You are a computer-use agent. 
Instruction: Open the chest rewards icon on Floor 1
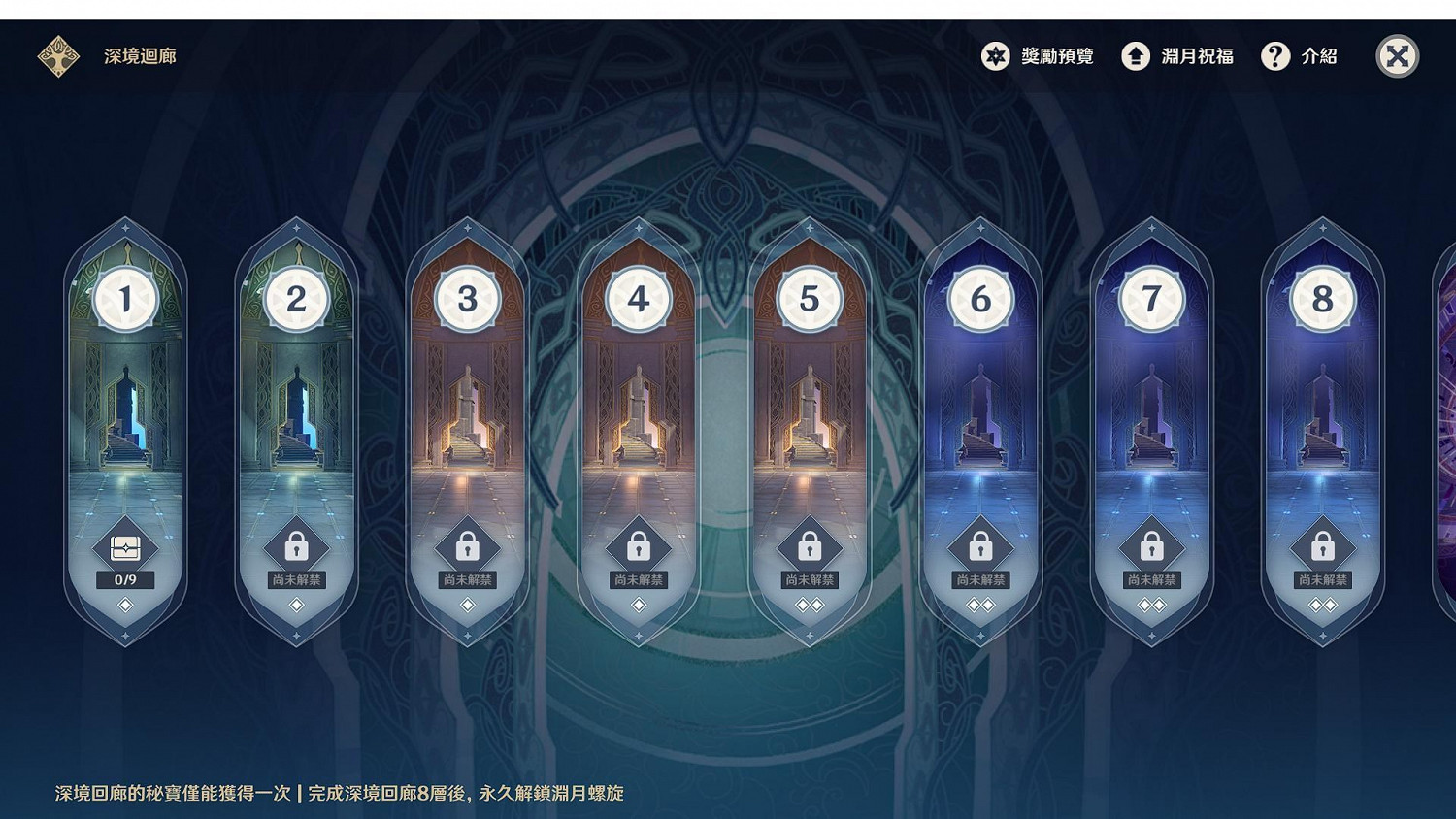coord(124,545)
